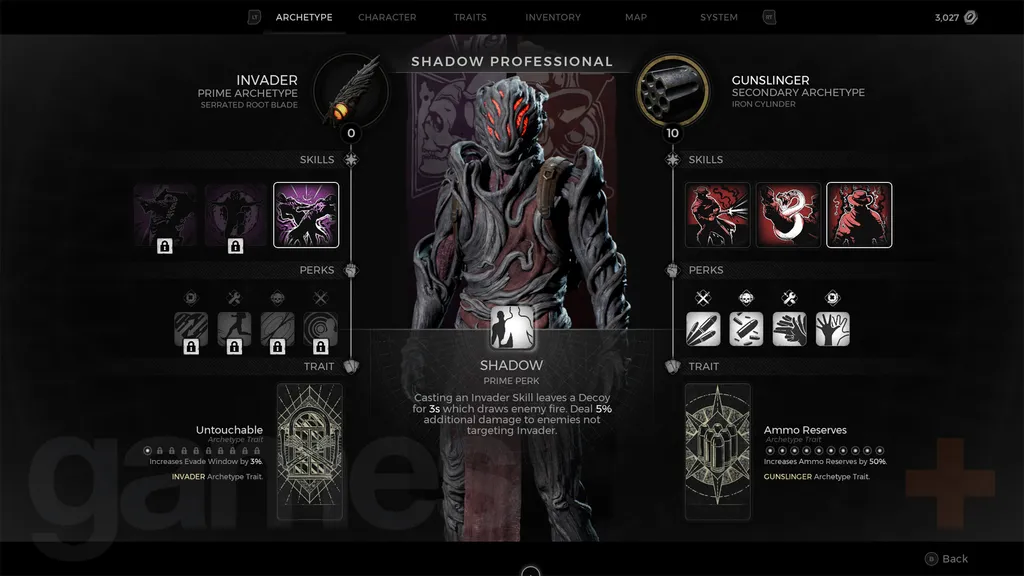Select the first Gunslinger skill with muzzle flash
1024x576 pixels.
pyautogui.click(x=717, y=214)
